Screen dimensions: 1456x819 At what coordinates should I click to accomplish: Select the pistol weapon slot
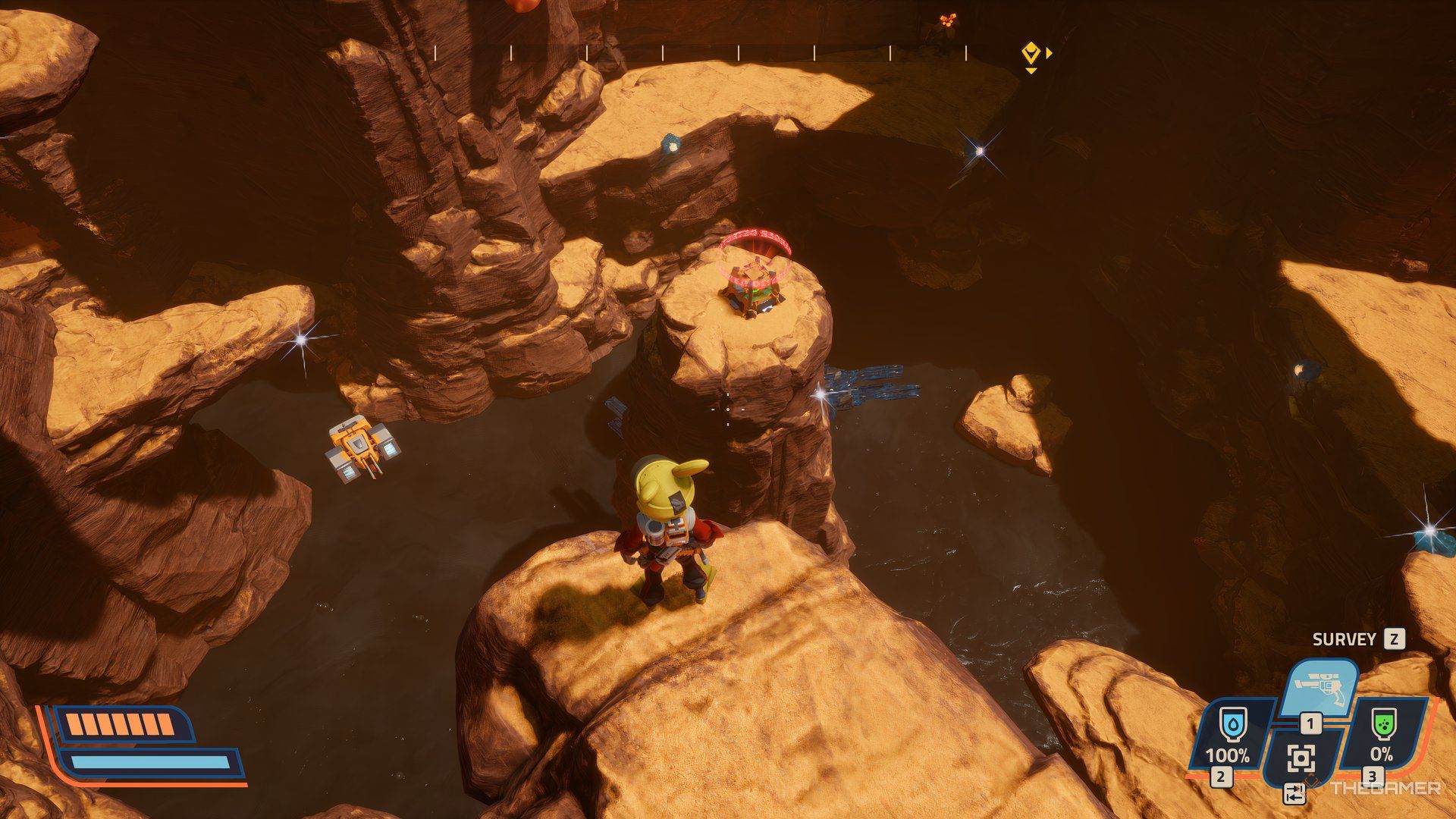coord(1319,687)
